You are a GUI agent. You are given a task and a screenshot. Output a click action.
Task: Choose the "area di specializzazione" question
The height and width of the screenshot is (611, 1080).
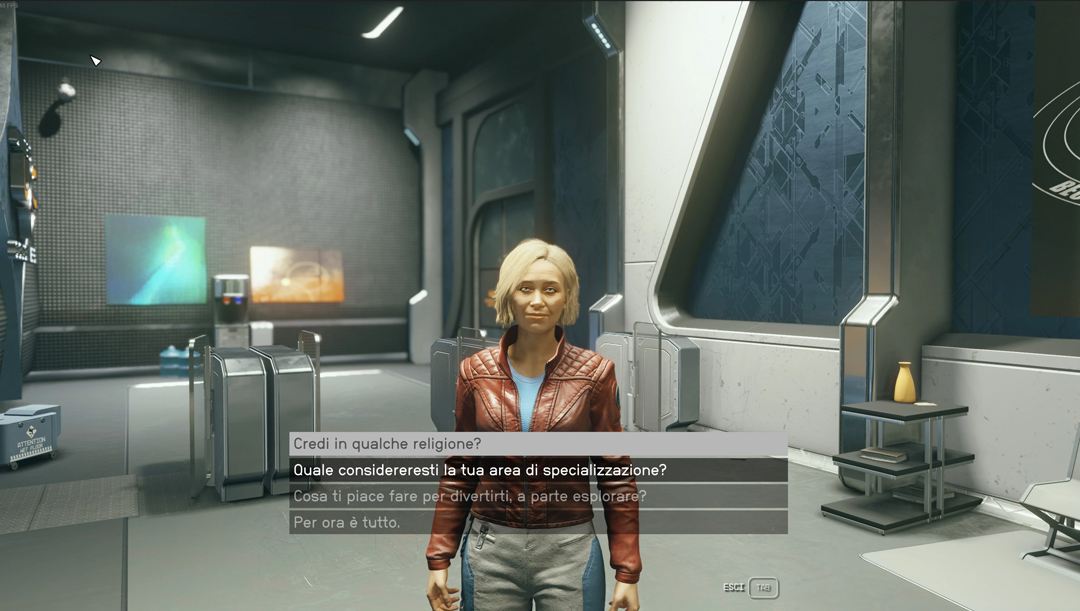480,470
